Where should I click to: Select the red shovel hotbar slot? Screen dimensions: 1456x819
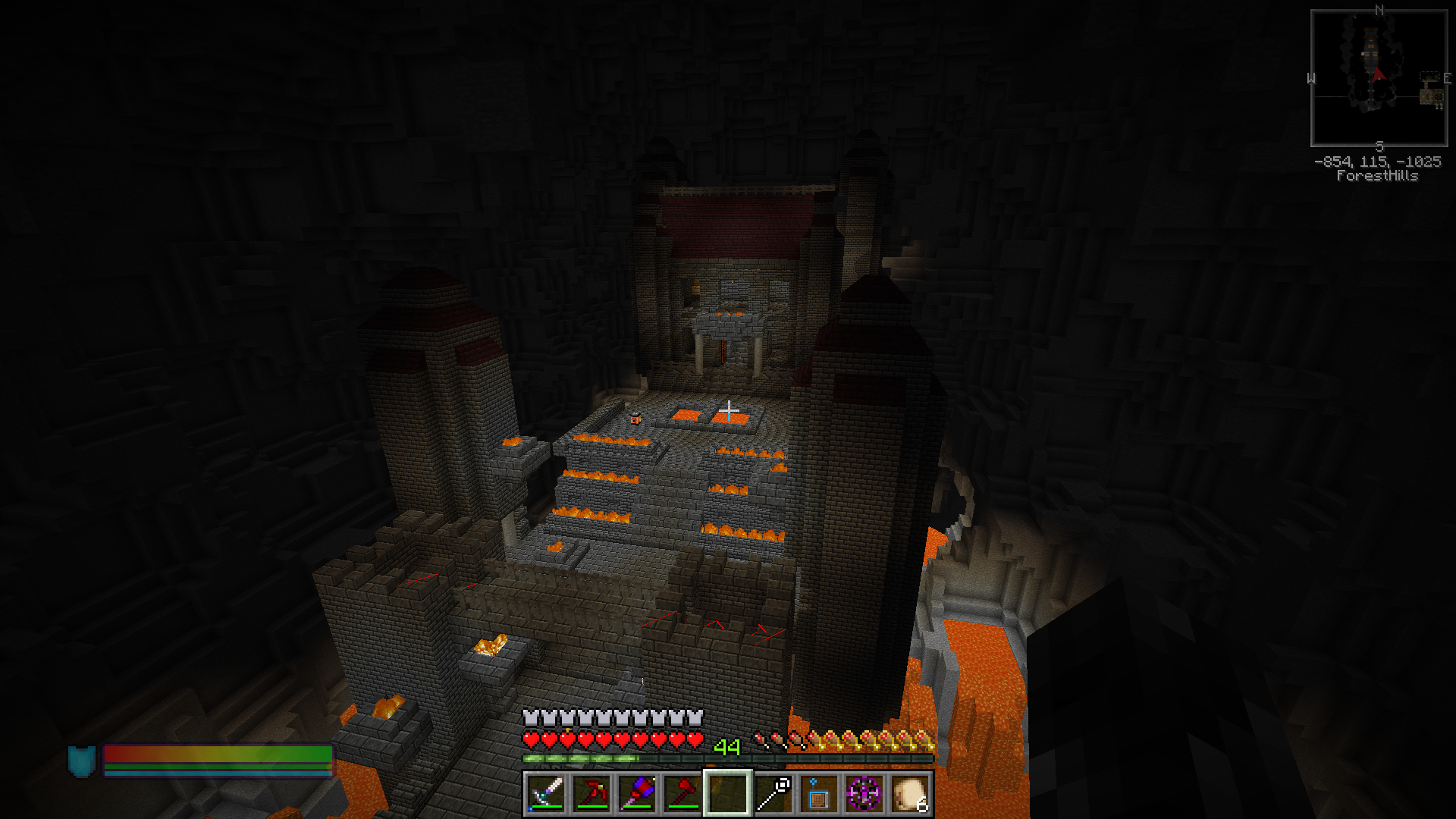coord(682,794)
